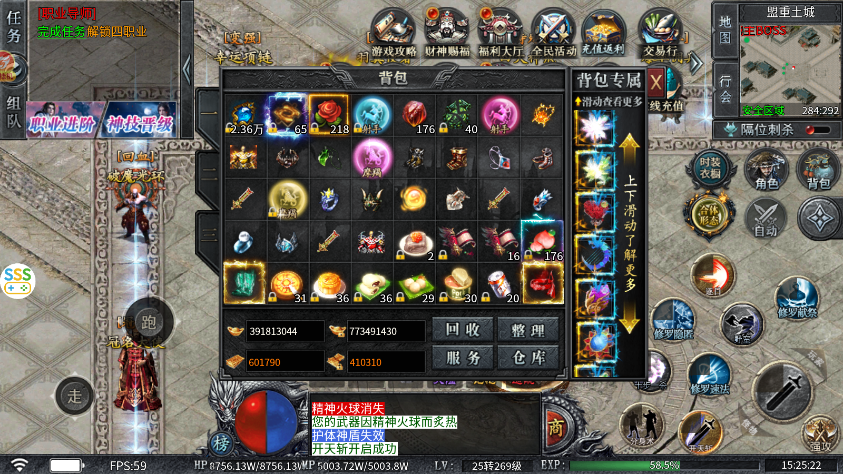Image resolution: width=843 pixels, height=474 pixels.
Task: Open the 福利大厅 welfare hall
Action: [500, 33]
